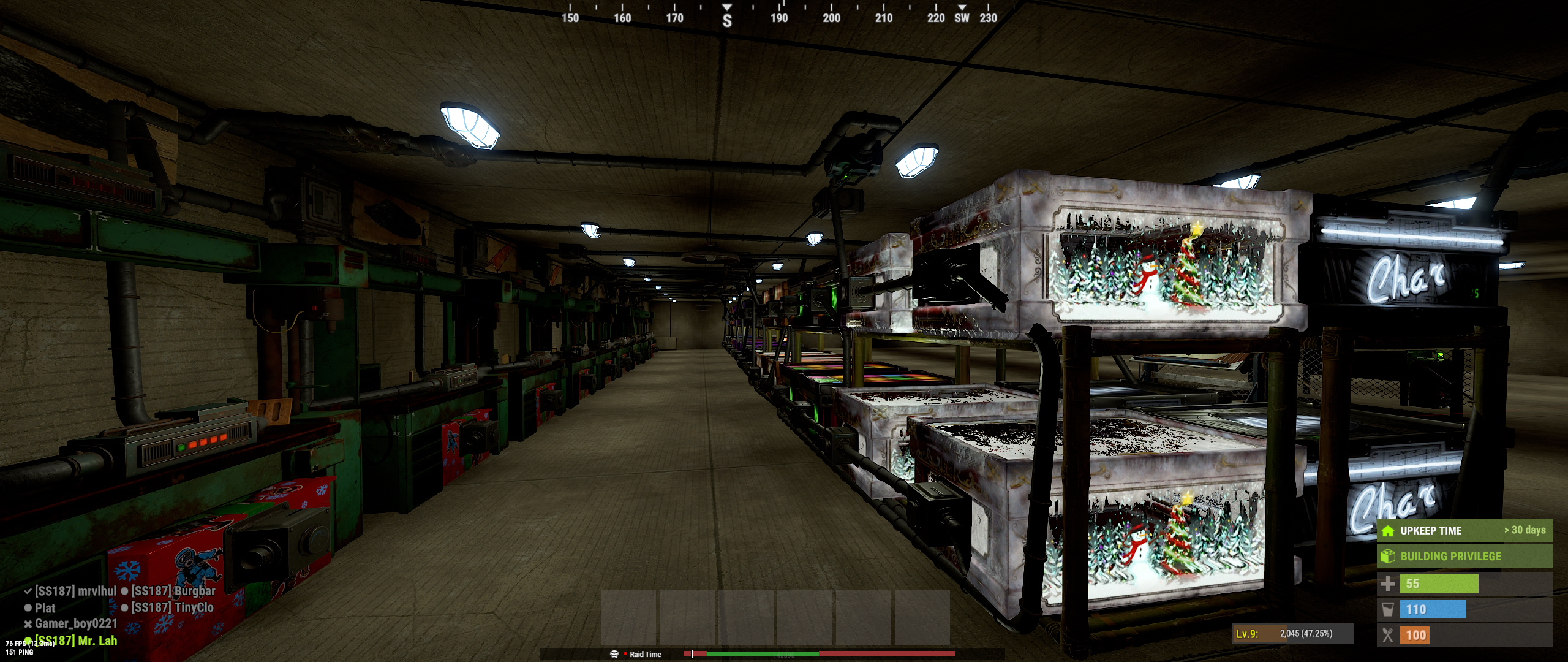Click the Building Privilege status indicator
This screenshot has width=1568, height=662.
click(x=1464, y=557)
